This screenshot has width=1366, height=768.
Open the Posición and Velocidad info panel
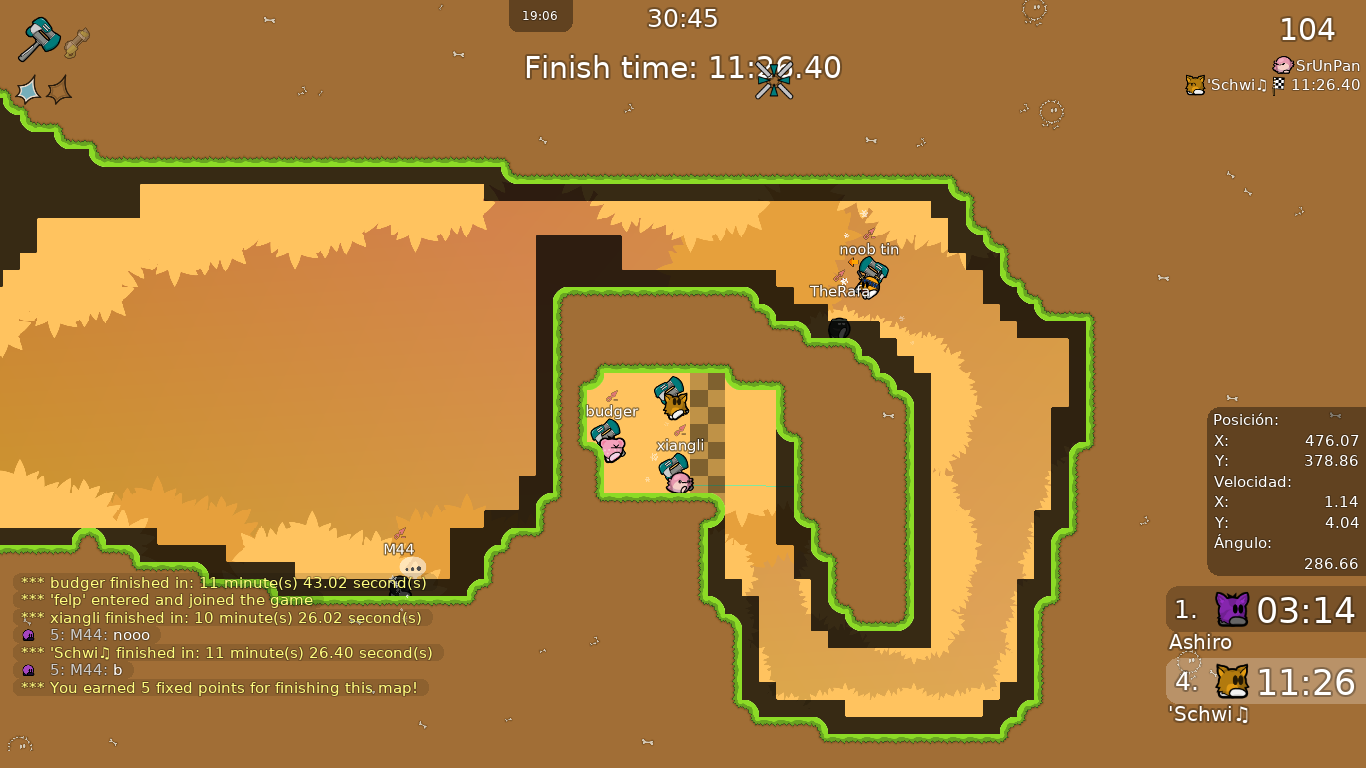[x=1285, y=491]
